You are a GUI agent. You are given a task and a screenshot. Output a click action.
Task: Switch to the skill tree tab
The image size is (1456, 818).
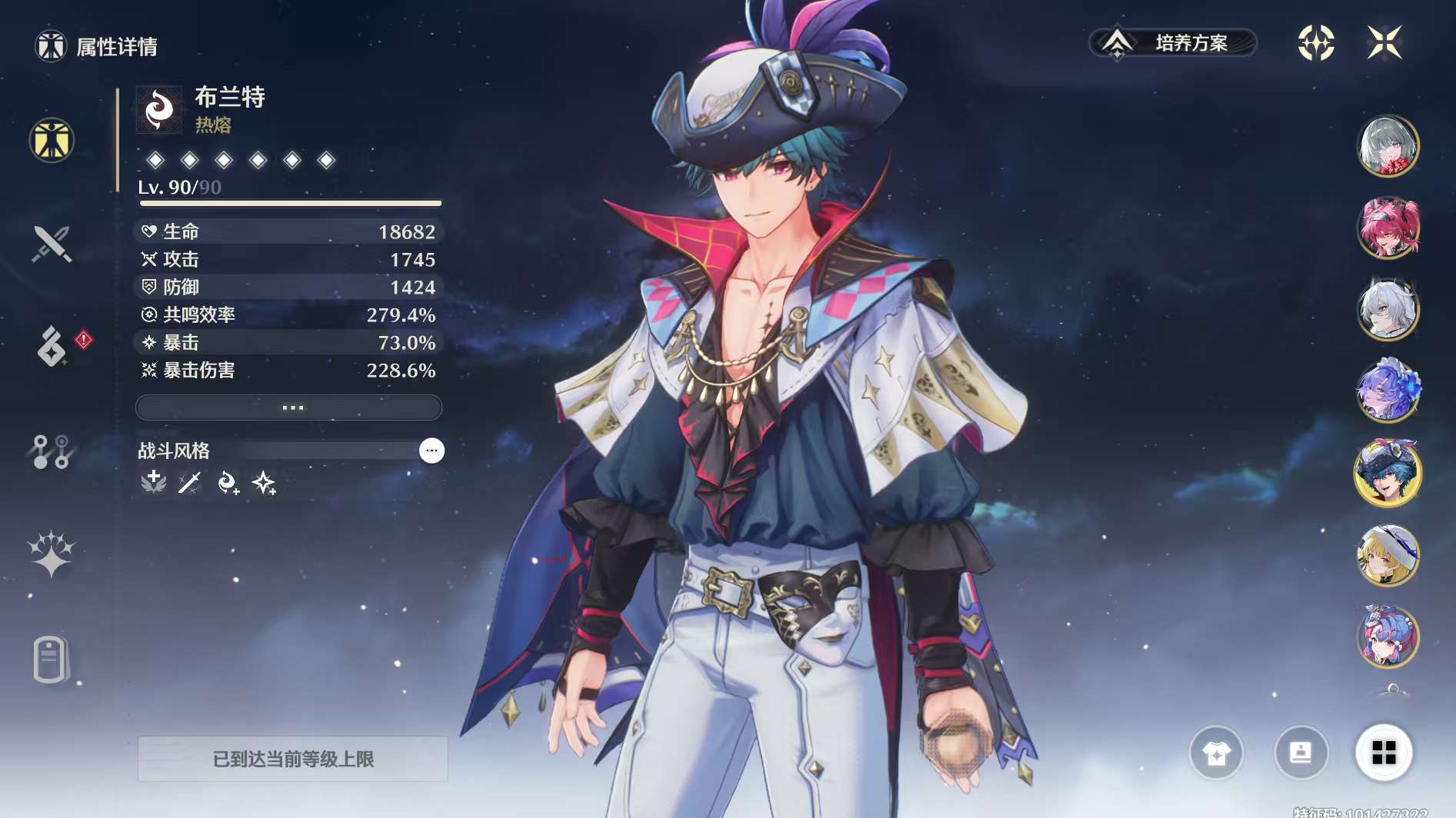(x=52, y=451)
